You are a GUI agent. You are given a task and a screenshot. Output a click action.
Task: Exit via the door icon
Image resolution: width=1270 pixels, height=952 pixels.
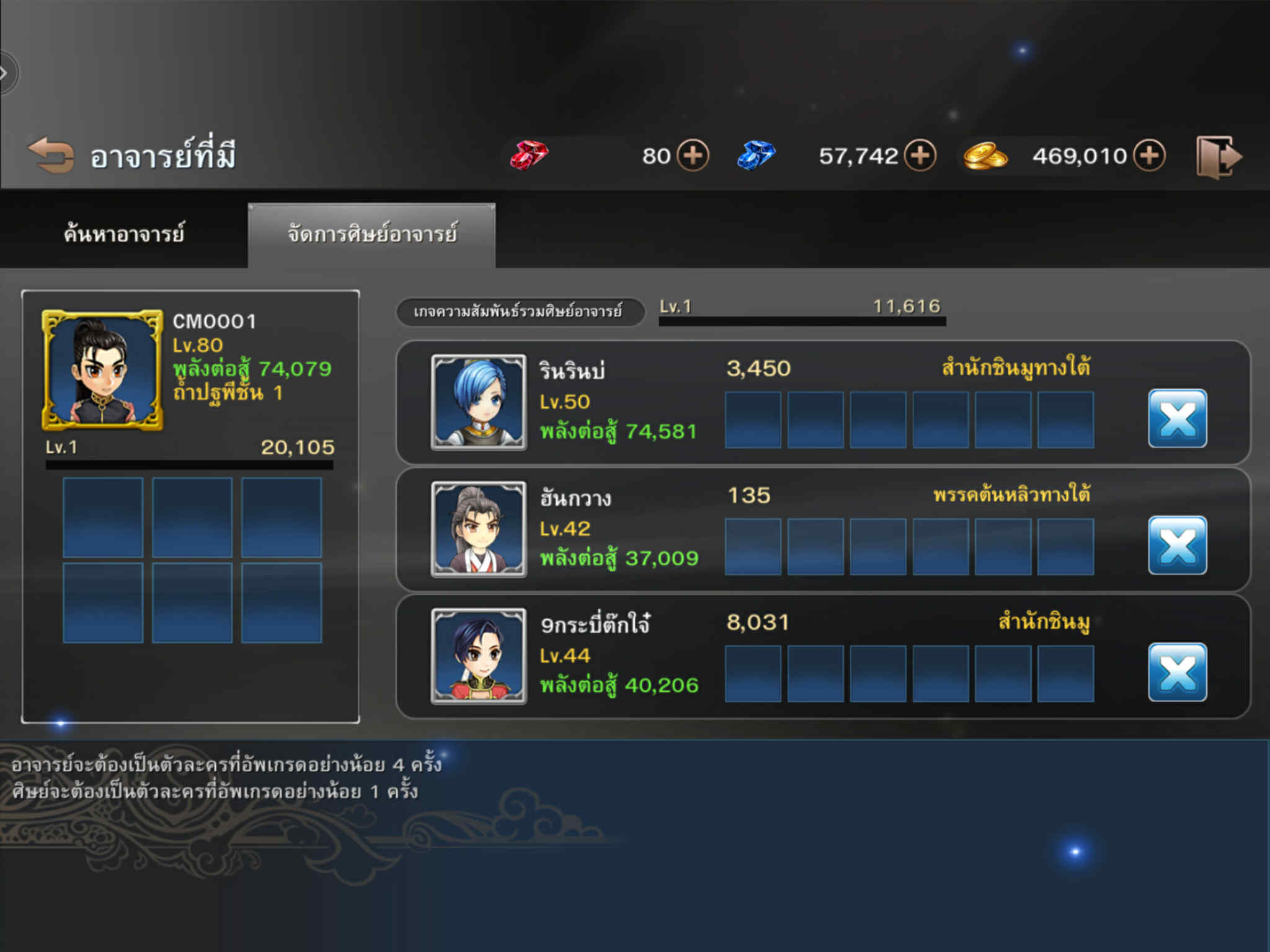(1217, 157)
